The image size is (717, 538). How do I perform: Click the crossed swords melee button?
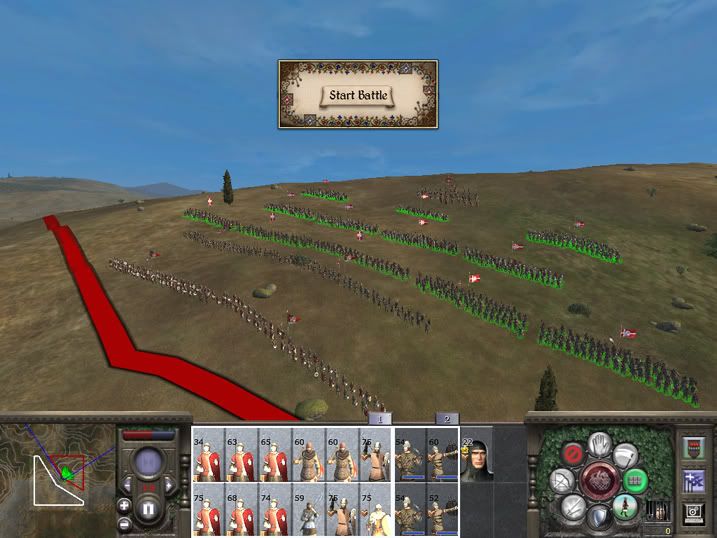coord(571,509)
